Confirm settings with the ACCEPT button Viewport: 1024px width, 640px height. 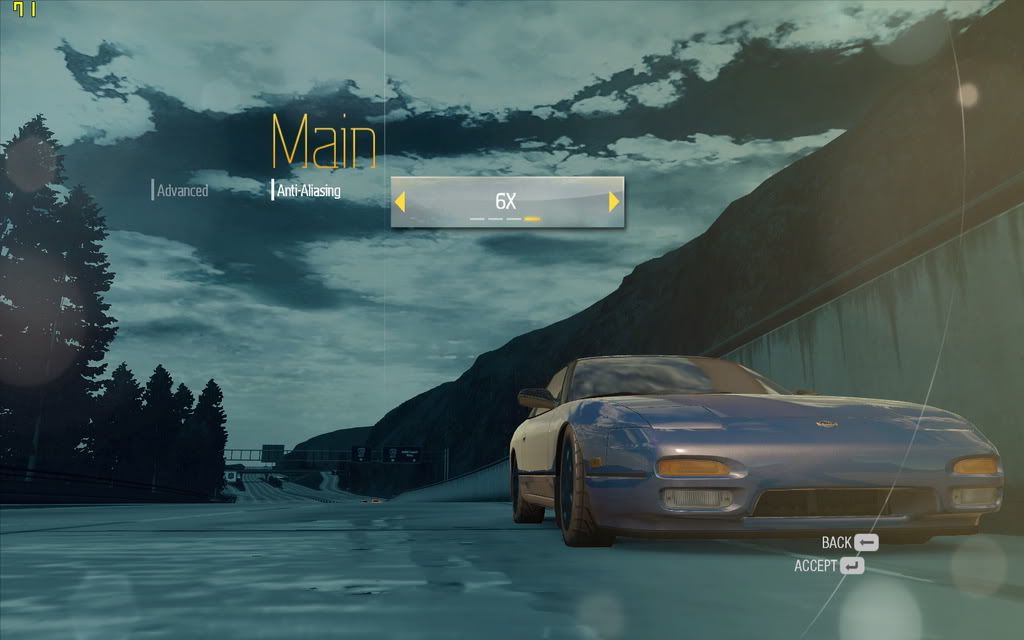tap(829, 566)
